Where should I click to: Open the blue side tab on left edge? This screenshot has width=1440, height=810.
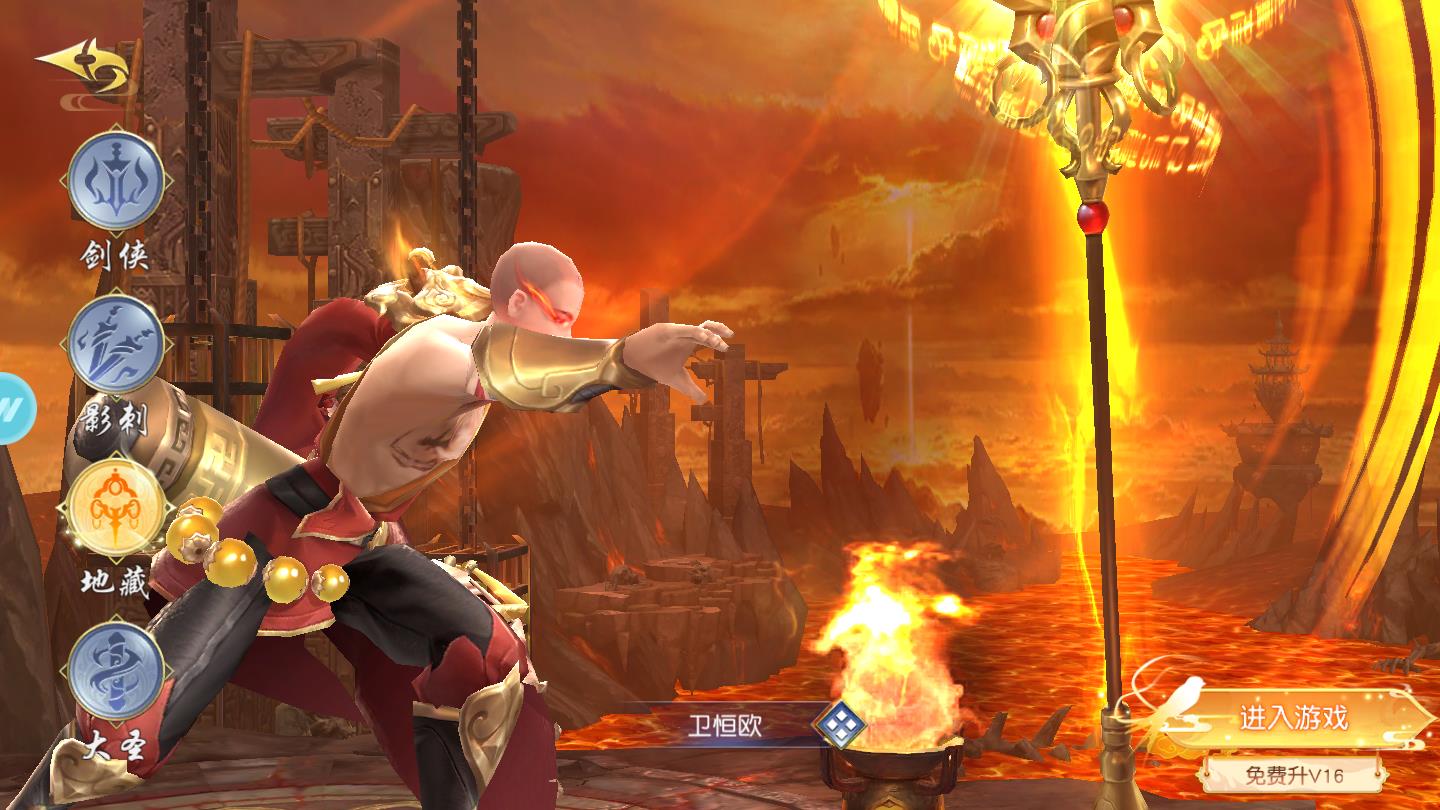14,407
